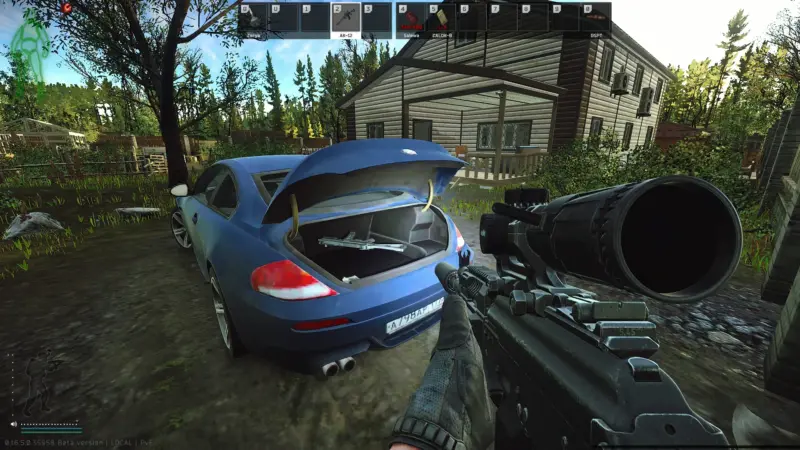The height and width of the screenshot is (450, 800).
Task: Select the AK-12 rifle slot
Action: [x=345, y=19]
